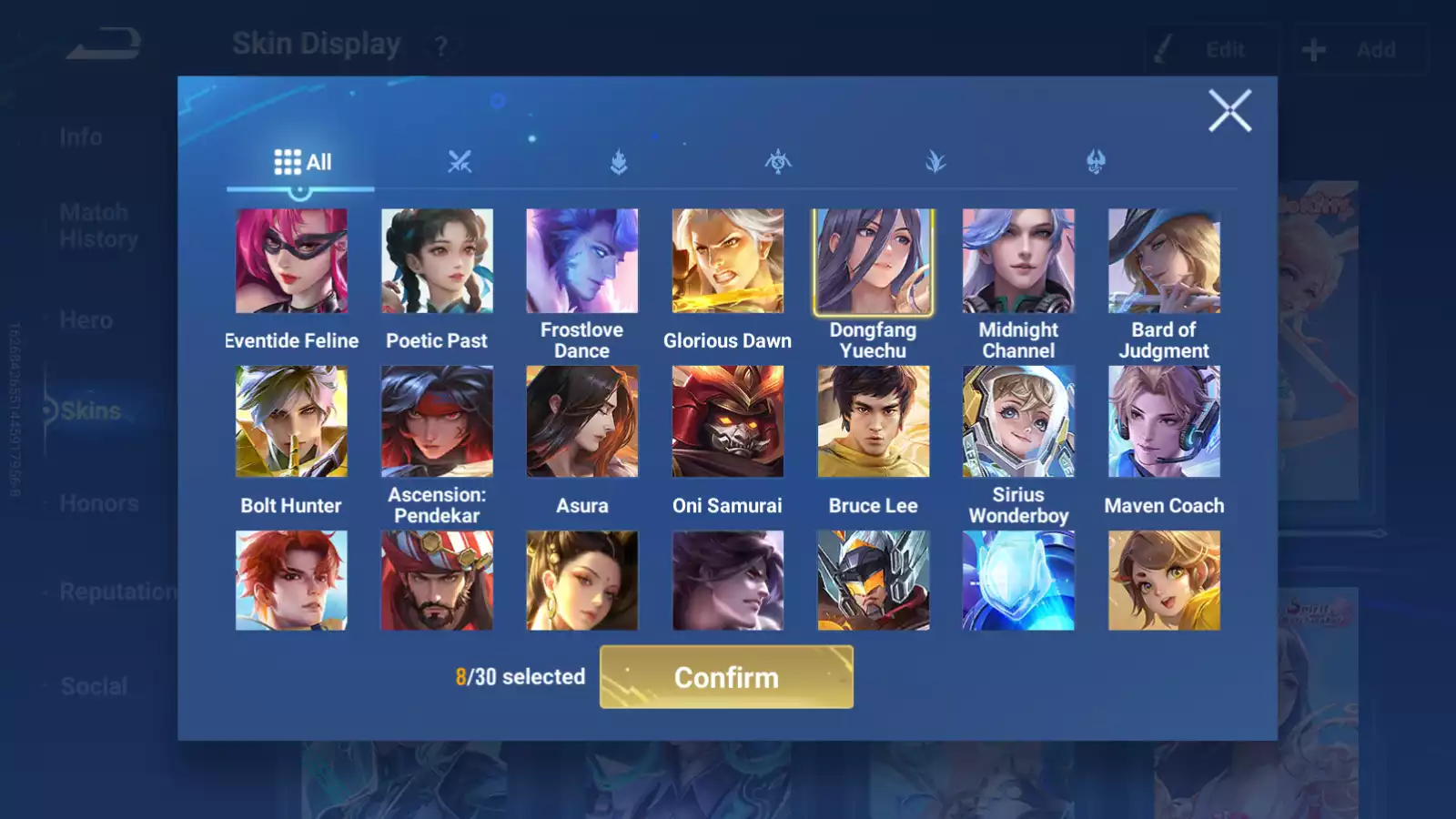This screenshot has width=1456, height=819.
Task: Click the leaf-shaped role filter icon
Action: [936, 162]
